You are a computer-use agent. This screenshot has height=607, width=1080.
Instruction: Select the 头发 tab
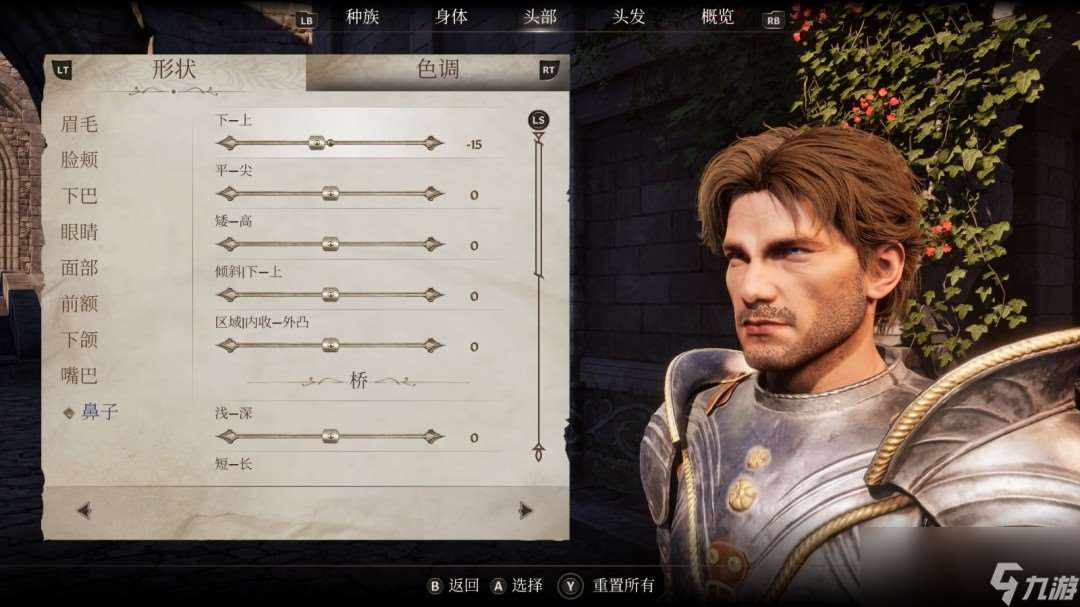click(x=629, y=17)
